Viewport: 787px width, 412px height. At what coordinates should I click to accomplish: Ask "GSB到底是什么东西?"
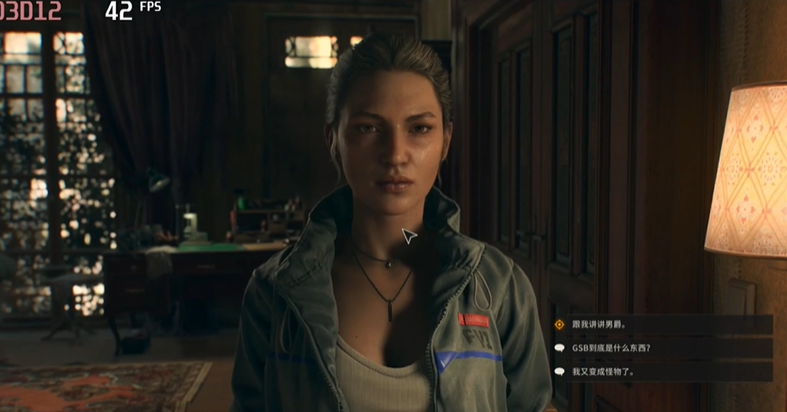611,348
